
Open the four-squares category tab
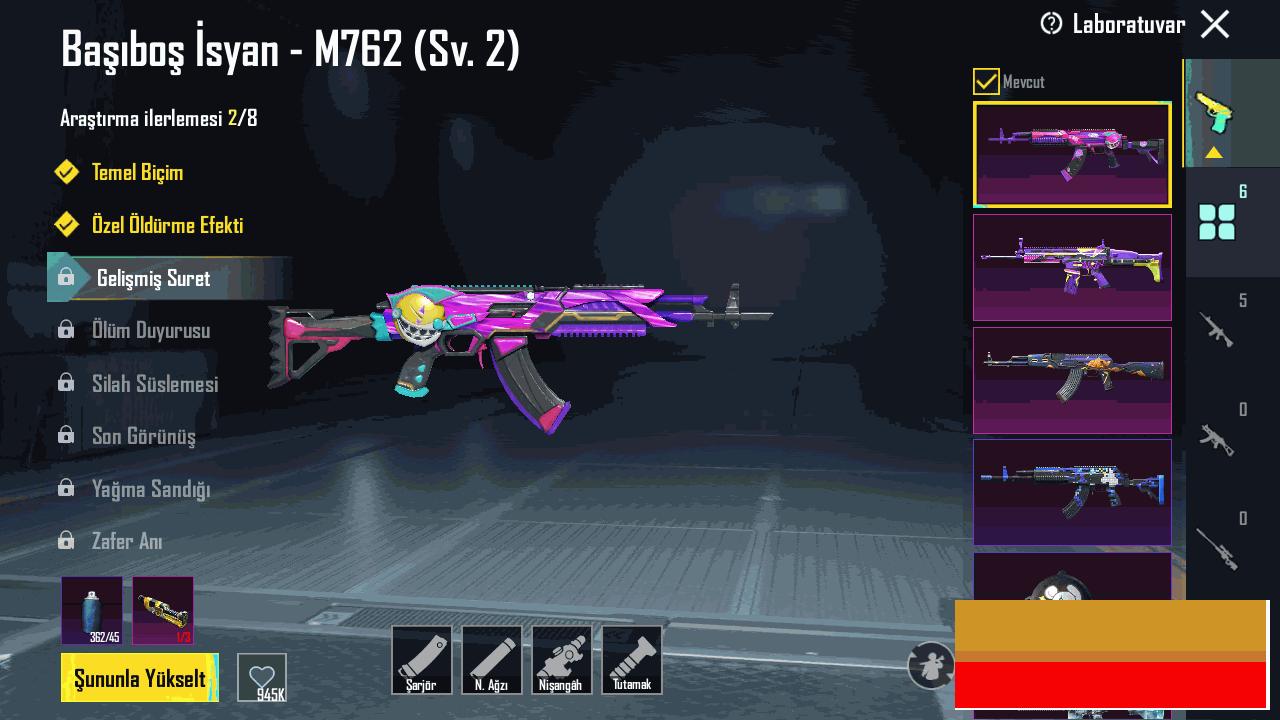coord(1217,222)
